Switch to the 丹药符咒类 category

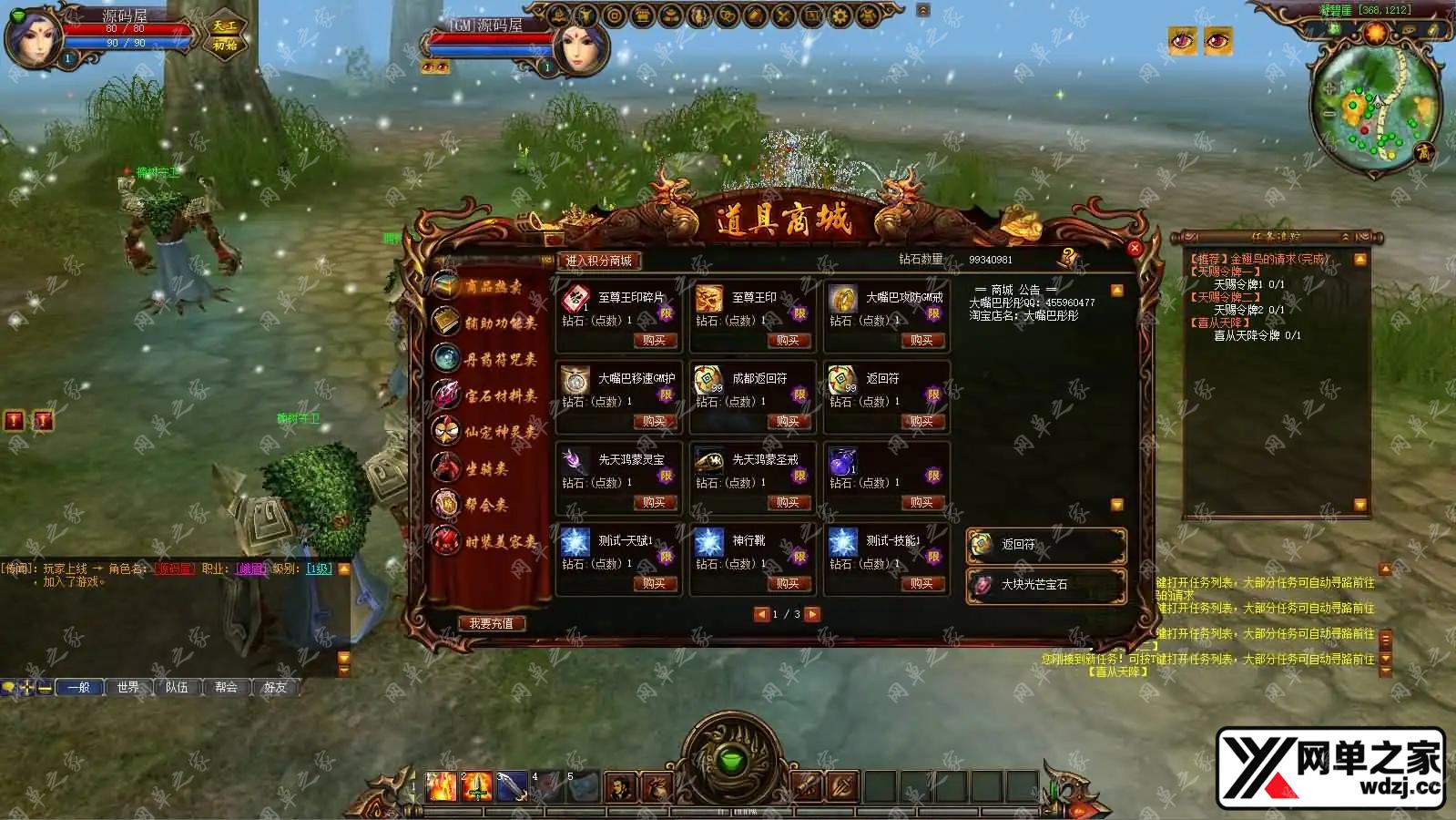499,359
